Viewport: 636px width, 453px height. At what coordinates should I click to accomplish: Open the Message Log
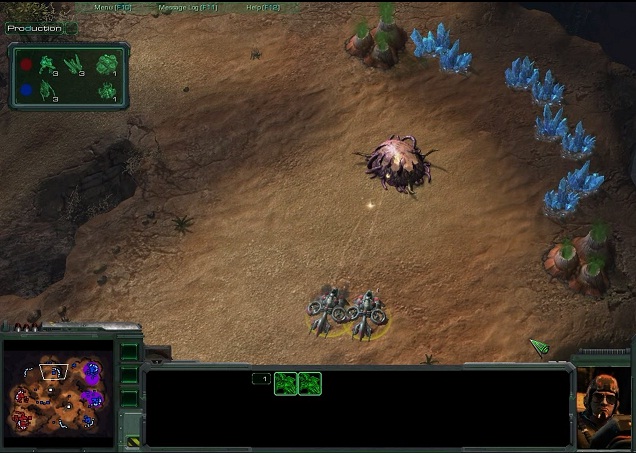(187, 7)
